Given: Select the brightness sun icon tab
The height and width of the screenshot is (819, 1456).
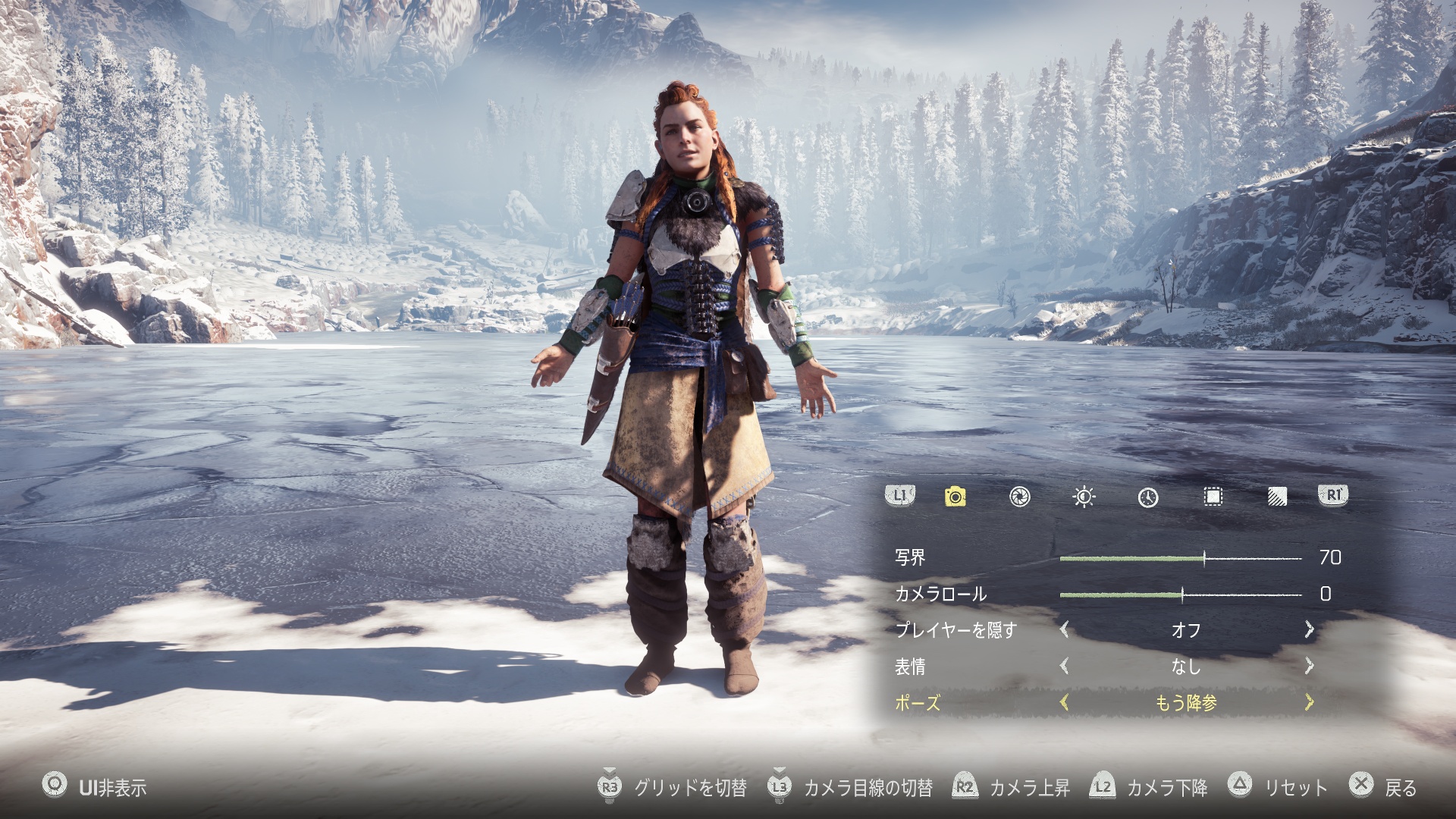Looking at the screenshot, I should tap(1084, 497).
